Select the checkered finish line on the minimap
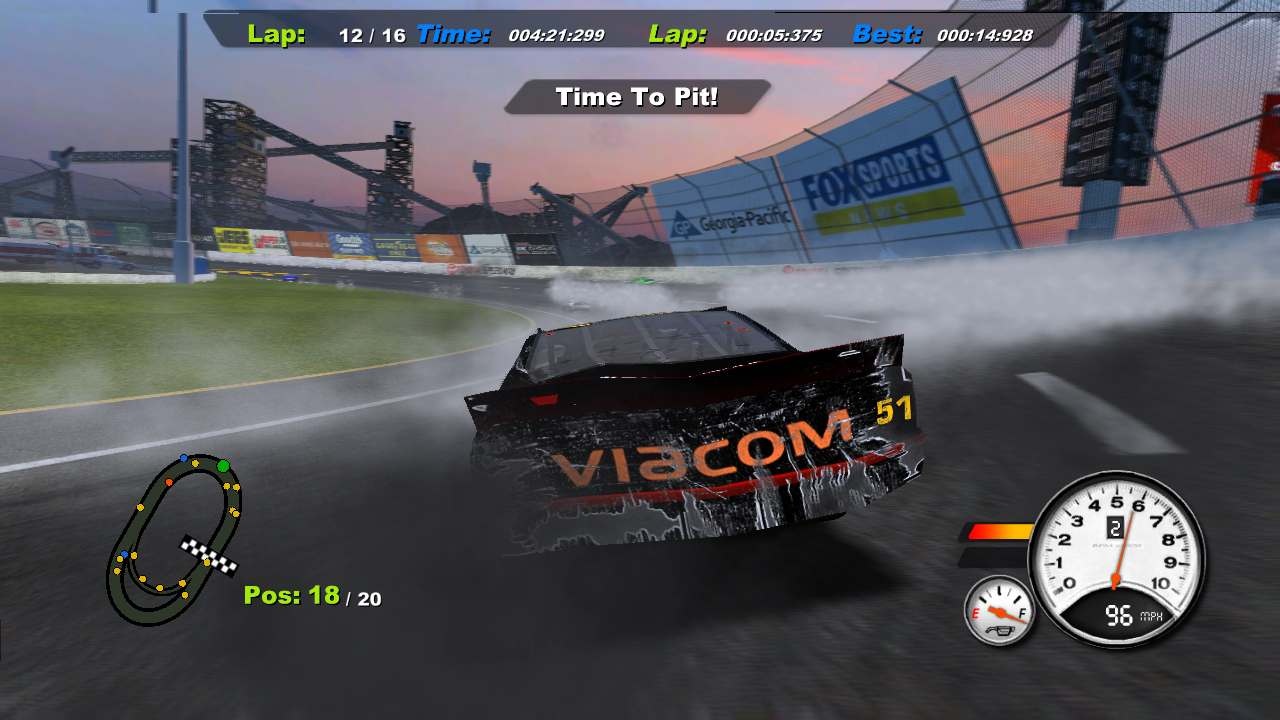1280x720 pixels. (x=207, y=555)
